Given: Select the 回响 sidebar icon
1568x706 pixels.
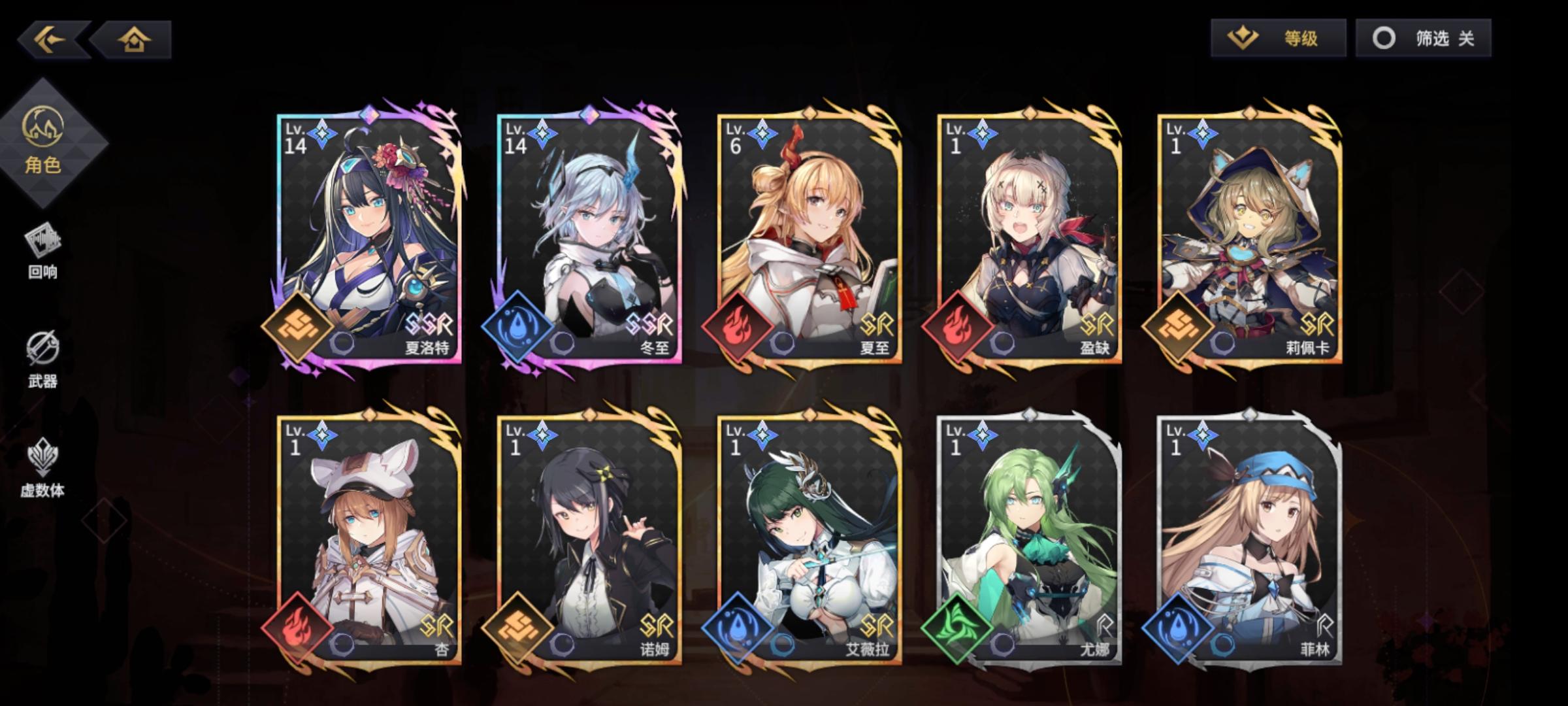Looking at the screenshot, I should point(42,248).
